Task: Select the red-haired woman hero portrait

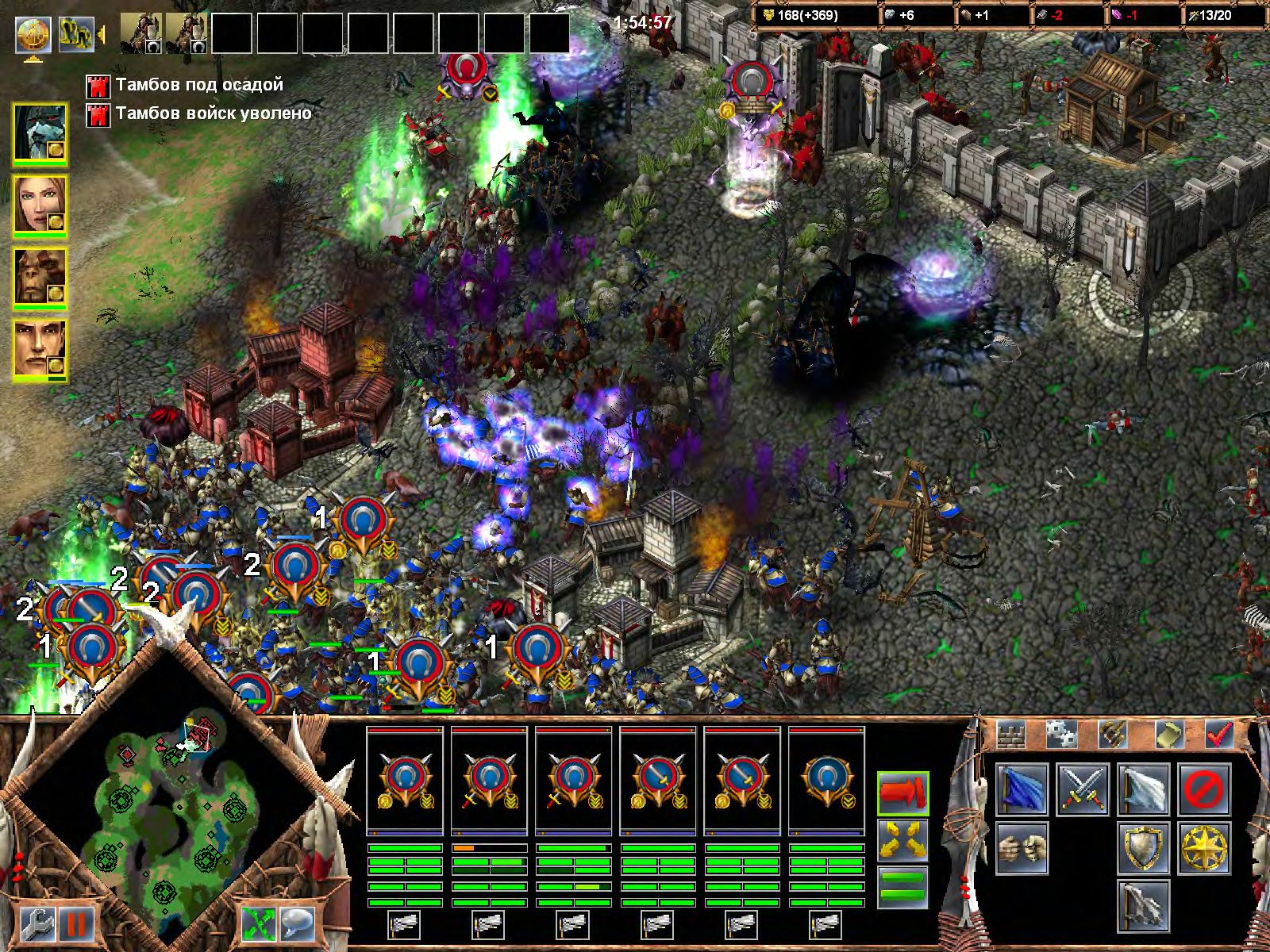Action: point(39,205)
